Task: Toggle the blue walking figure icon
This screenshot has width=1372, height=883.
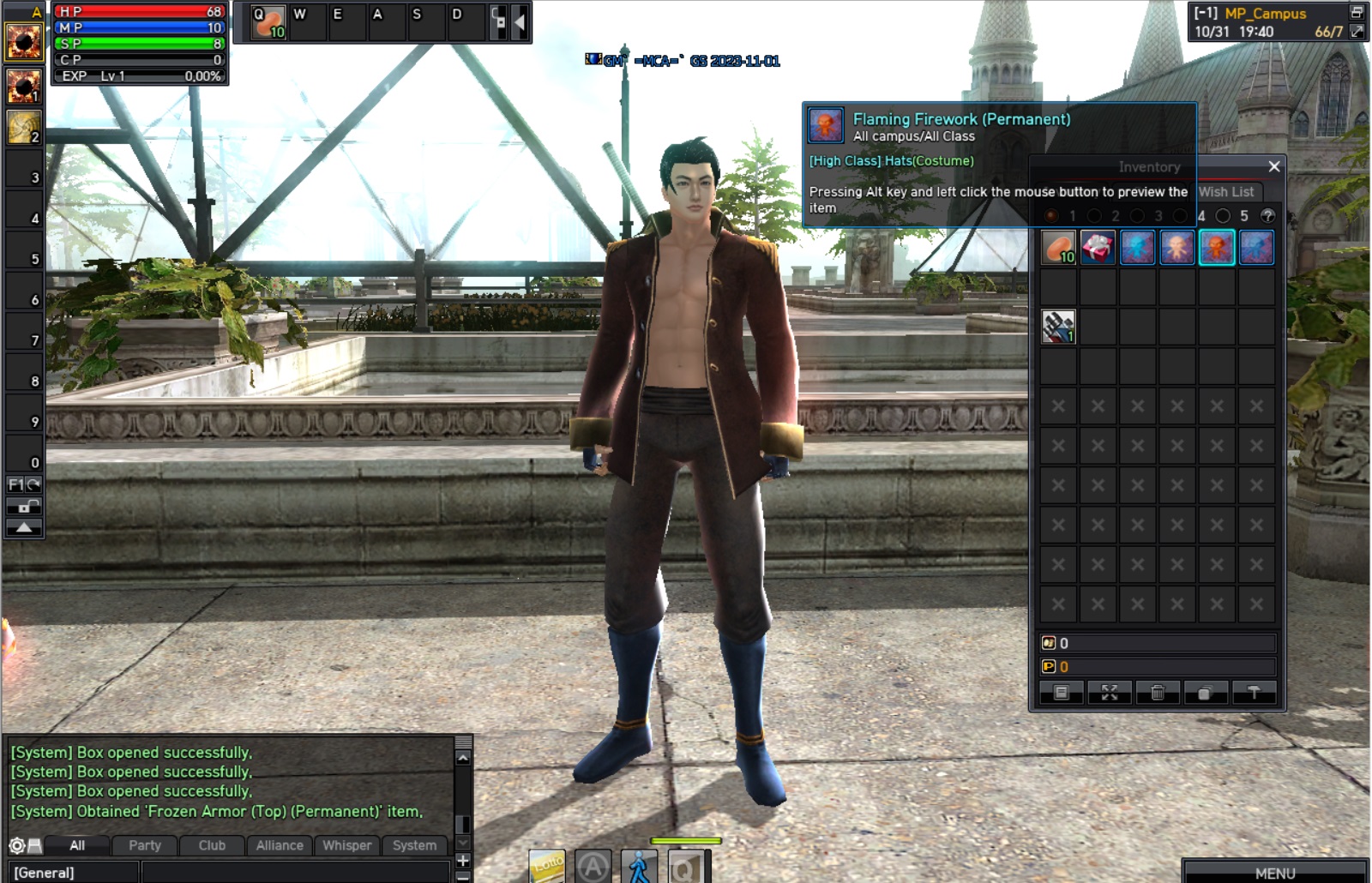Action: (639, 867)
